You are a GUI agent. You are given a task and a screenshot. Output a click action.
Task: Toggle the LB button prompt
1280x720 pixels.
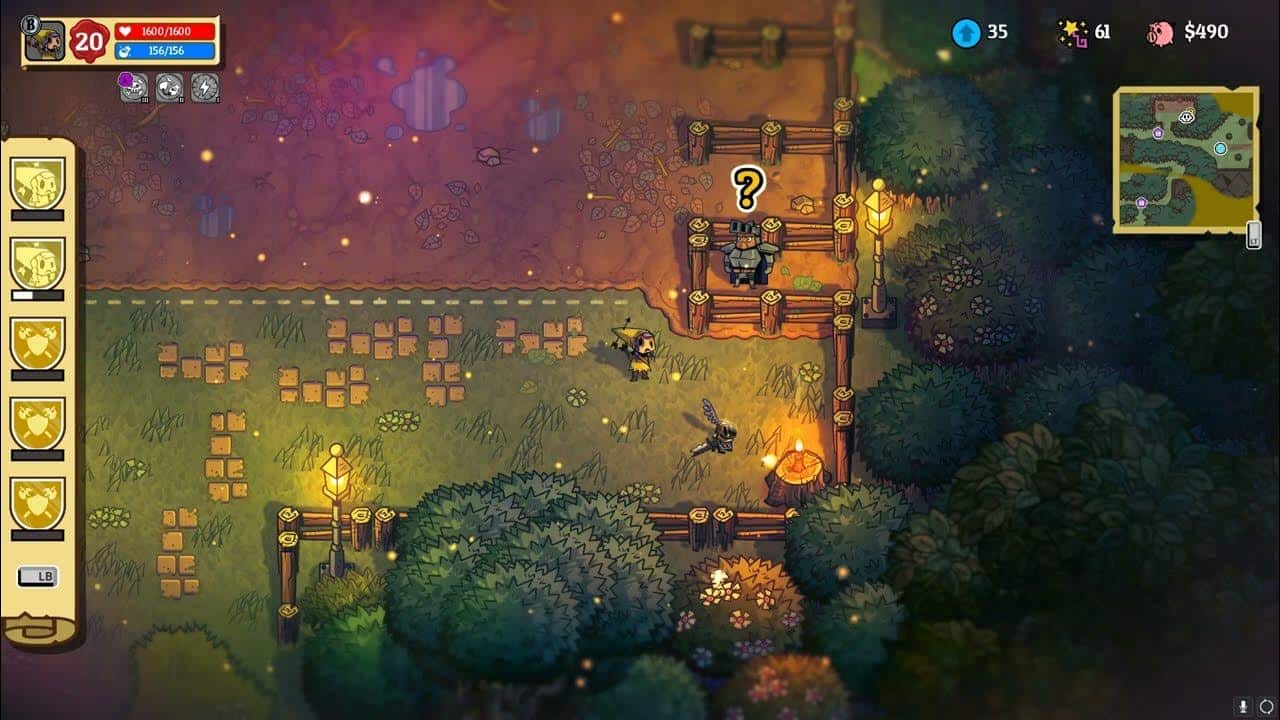[36, 577]
